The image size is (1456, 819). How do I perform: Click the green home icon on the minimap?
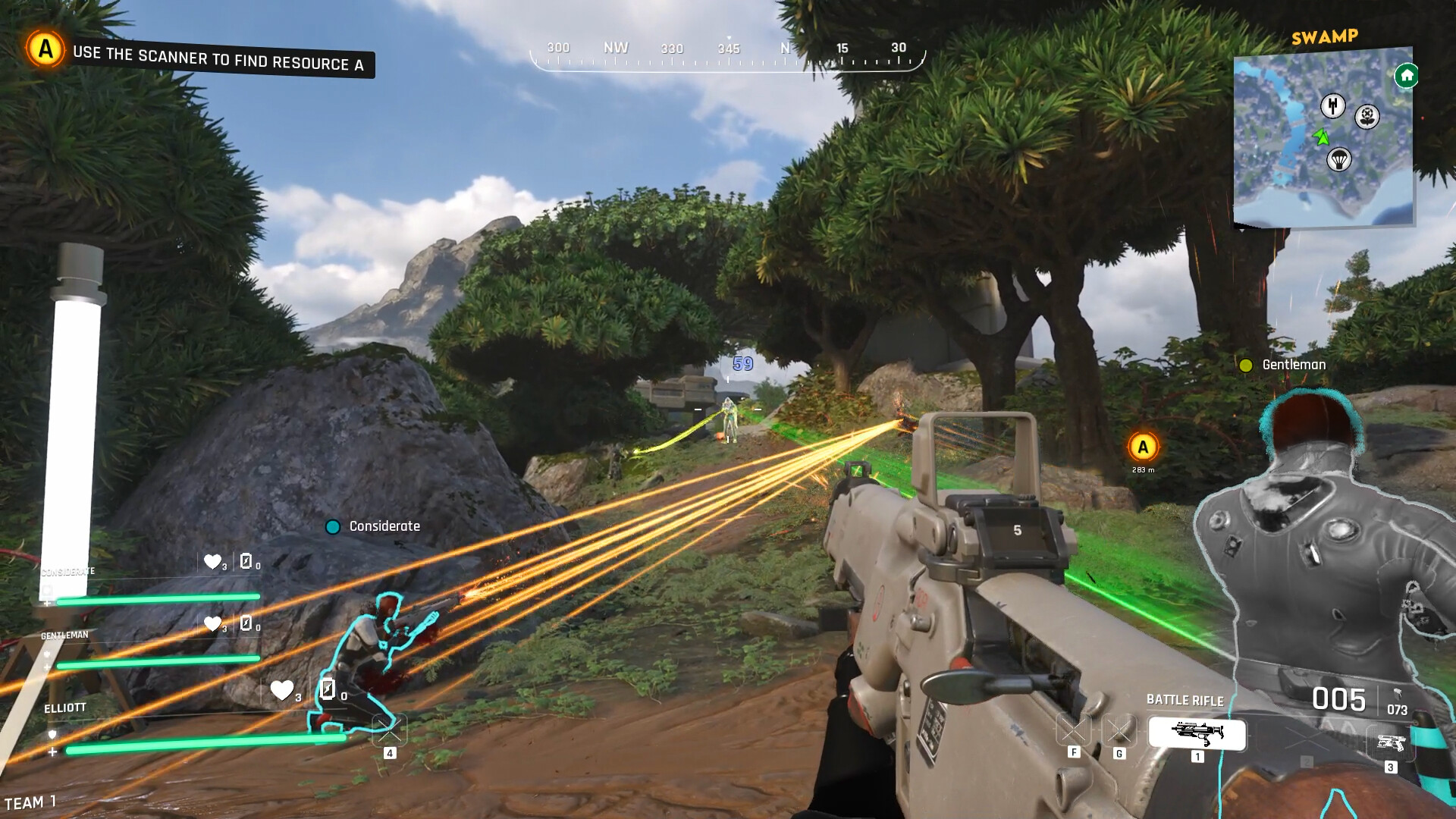pos(1406,76)
